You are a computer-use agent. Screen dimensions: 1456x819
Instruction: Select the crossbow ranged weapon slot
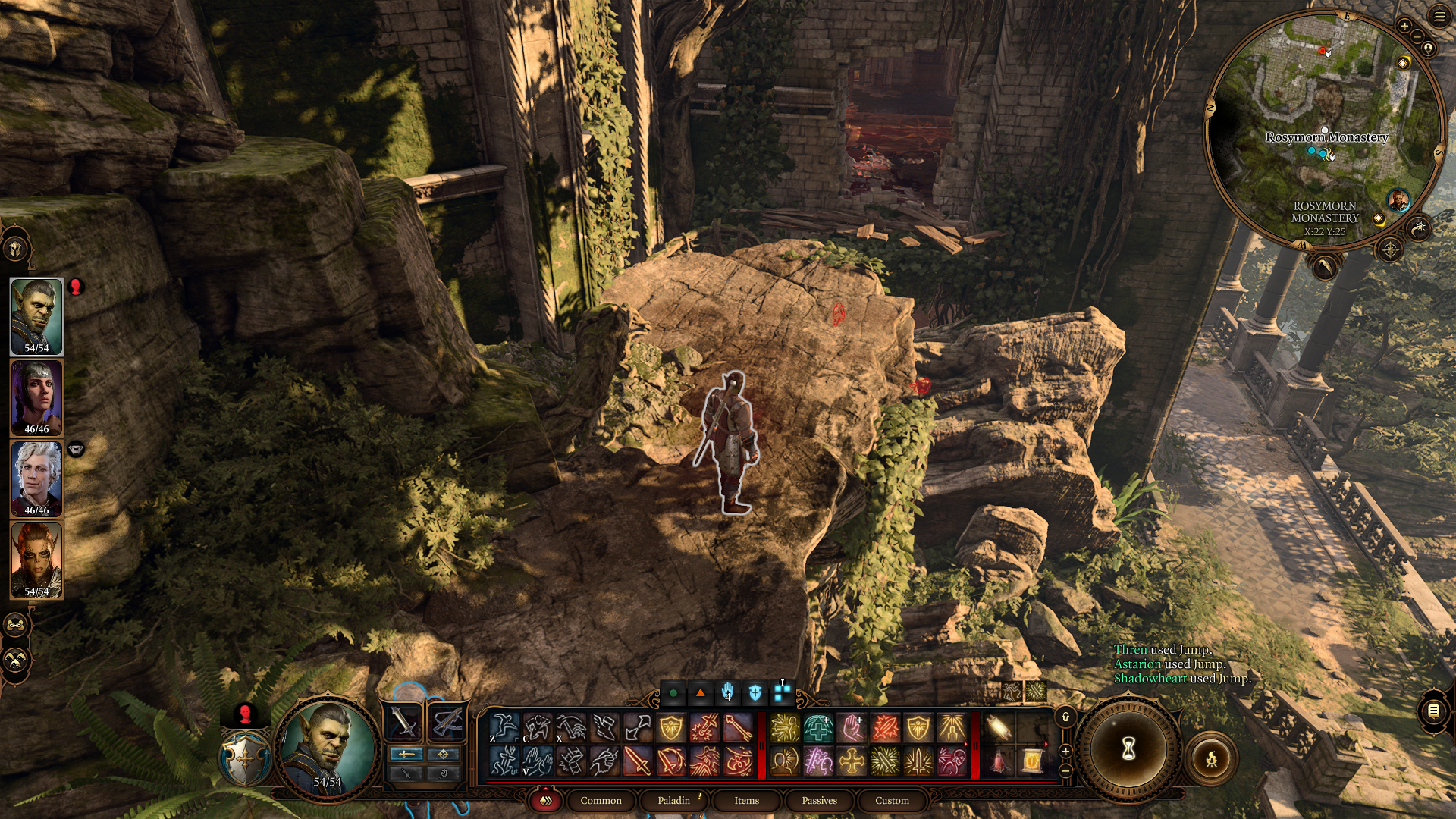point(447,721)
